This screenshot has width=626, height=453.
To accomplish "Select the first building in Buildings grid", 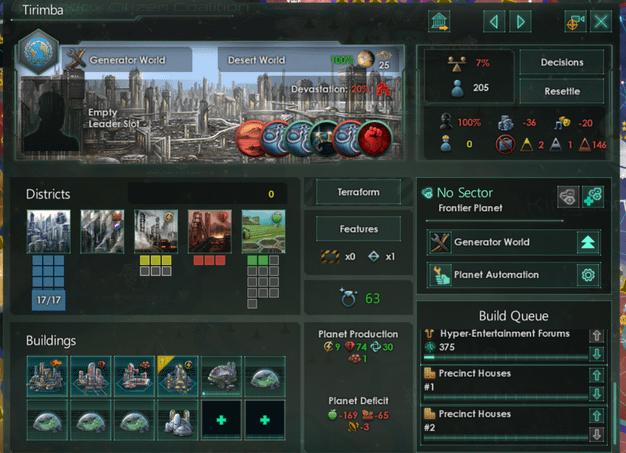I will [x=48, y=374].
